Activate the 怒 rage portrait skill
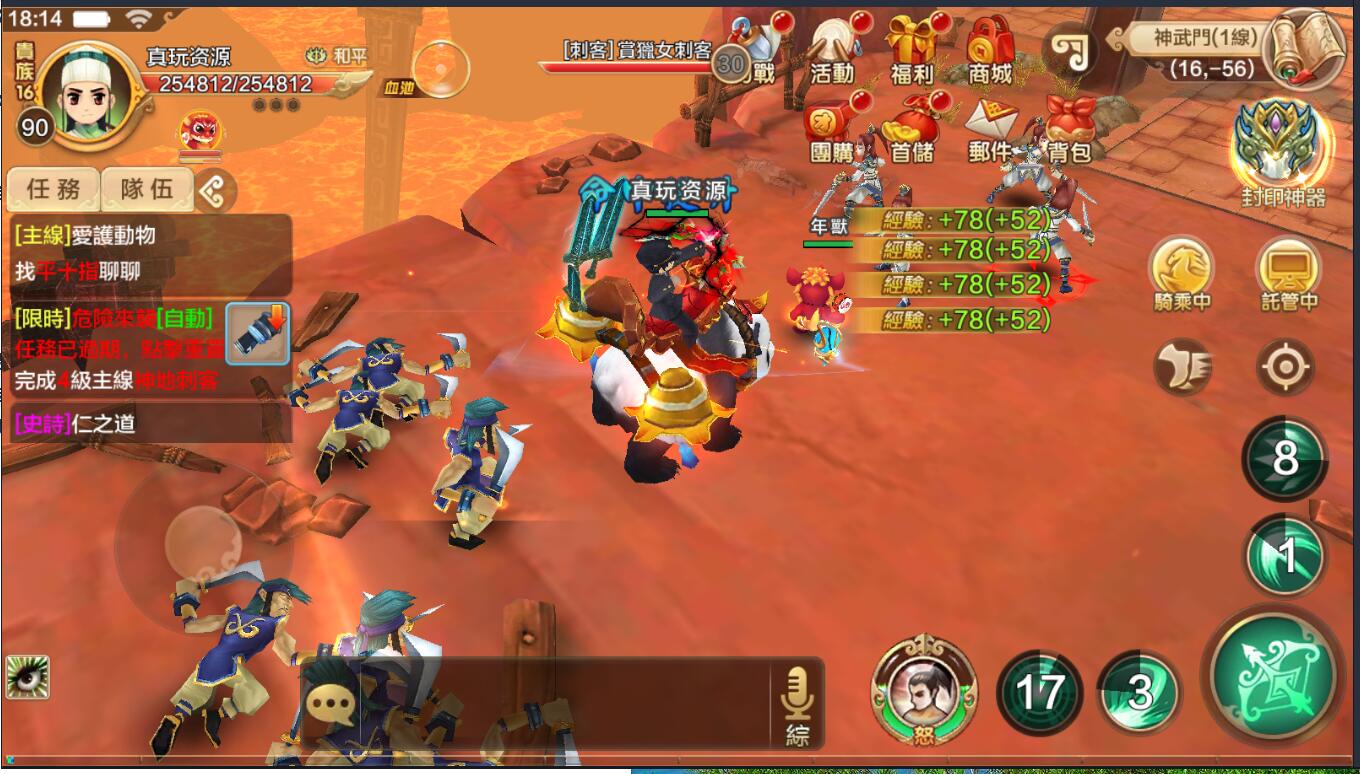 point(923,690)
